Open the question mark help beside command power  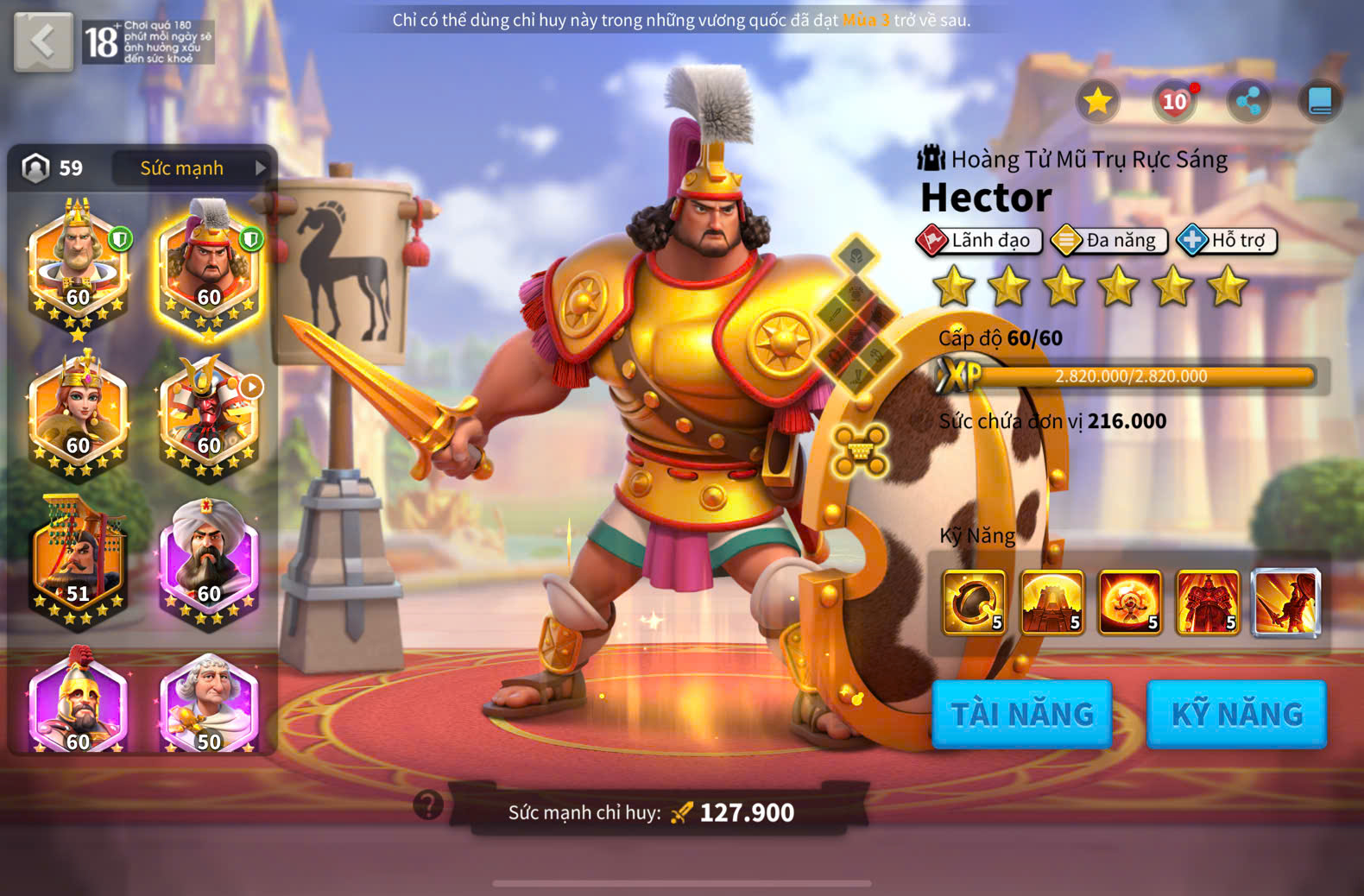pyautogui.click(x=428, y=805)
